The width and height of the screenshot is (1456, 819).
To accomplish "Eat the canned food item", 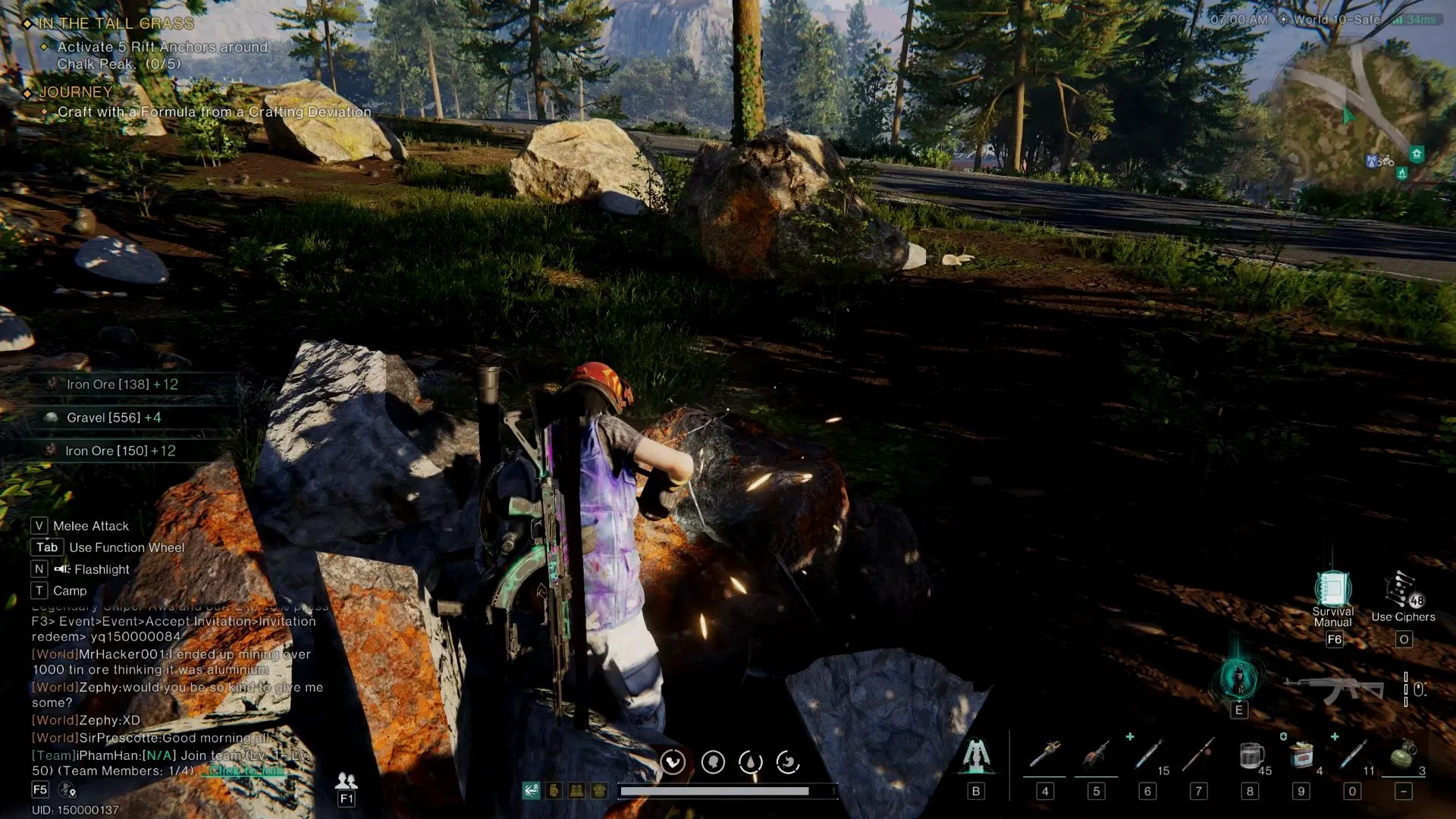I will click(1301, 755).
